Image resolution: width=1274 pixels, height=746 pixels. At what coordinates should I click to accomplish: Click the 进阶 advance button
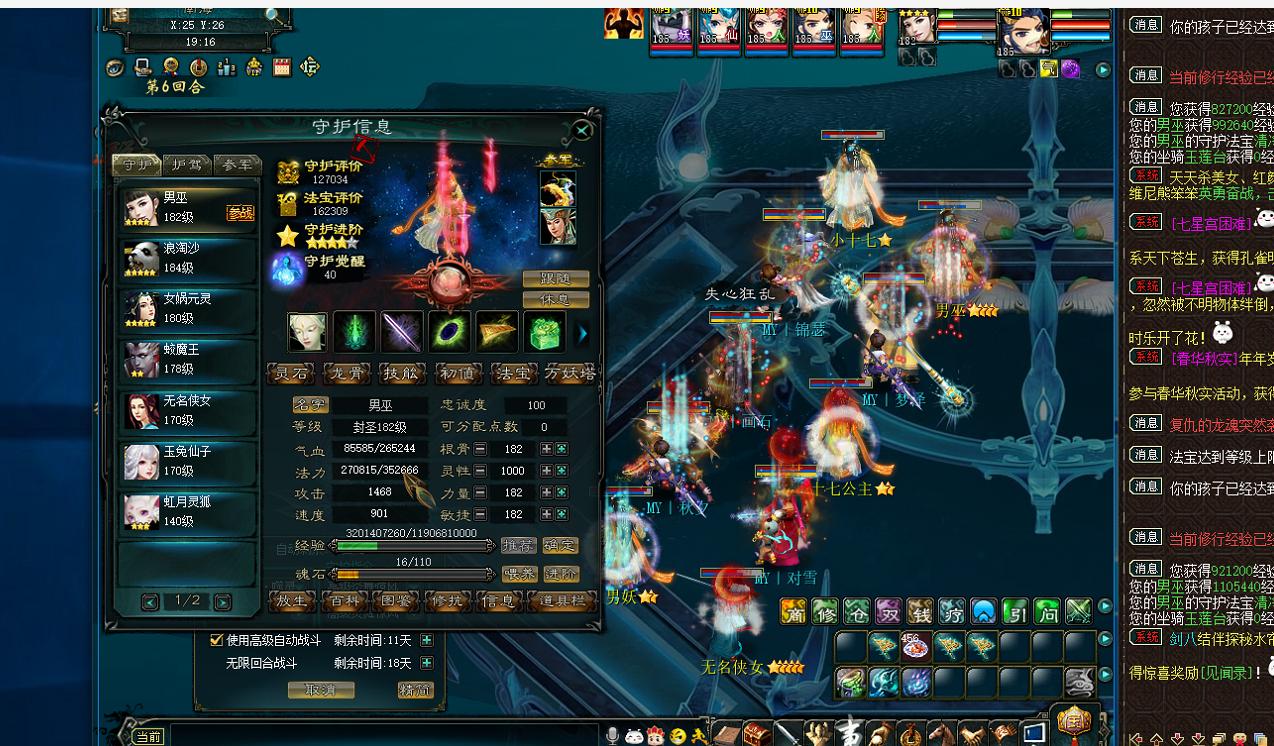[561, 575]
